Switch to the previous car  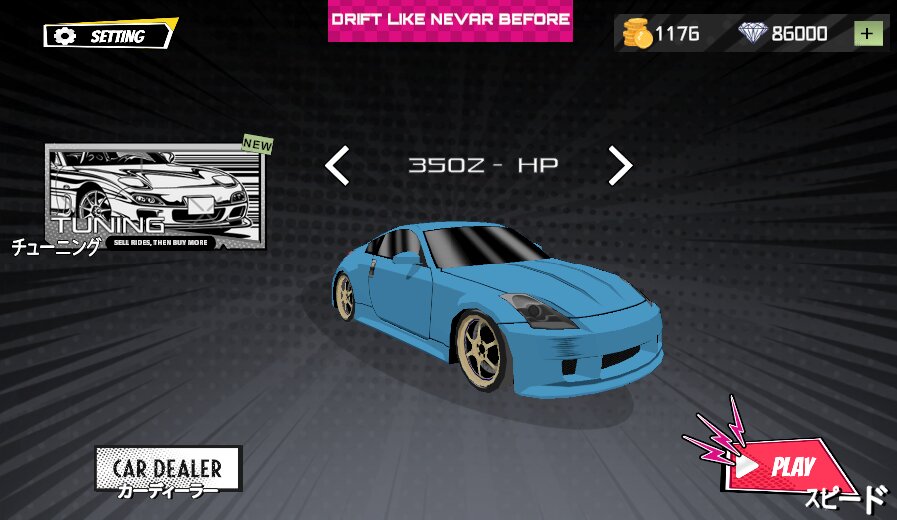(338, 166)
